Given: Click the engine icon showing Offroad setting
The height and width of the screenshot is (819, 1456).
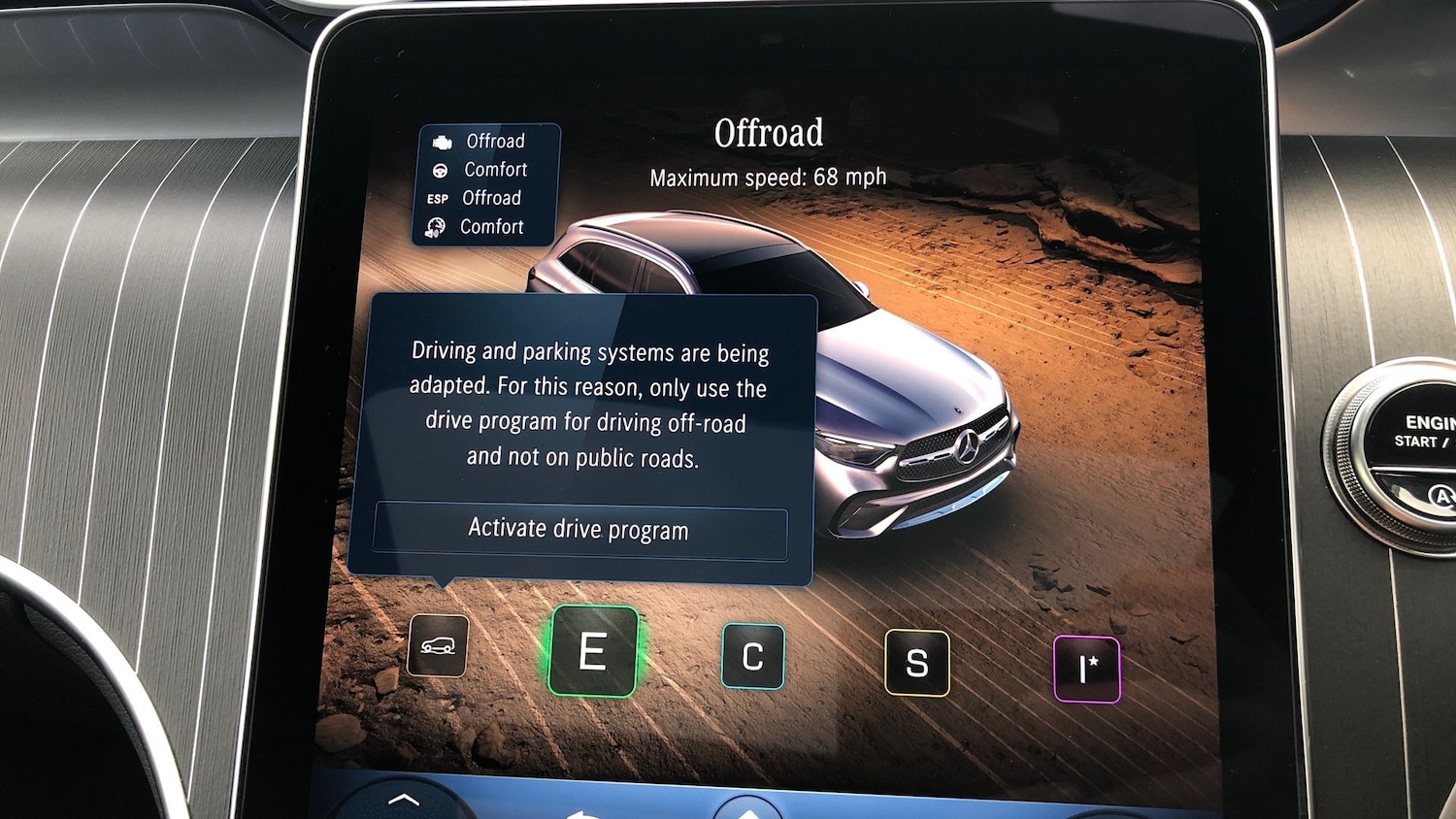Looking at the screenshot, I should (442, 140).
